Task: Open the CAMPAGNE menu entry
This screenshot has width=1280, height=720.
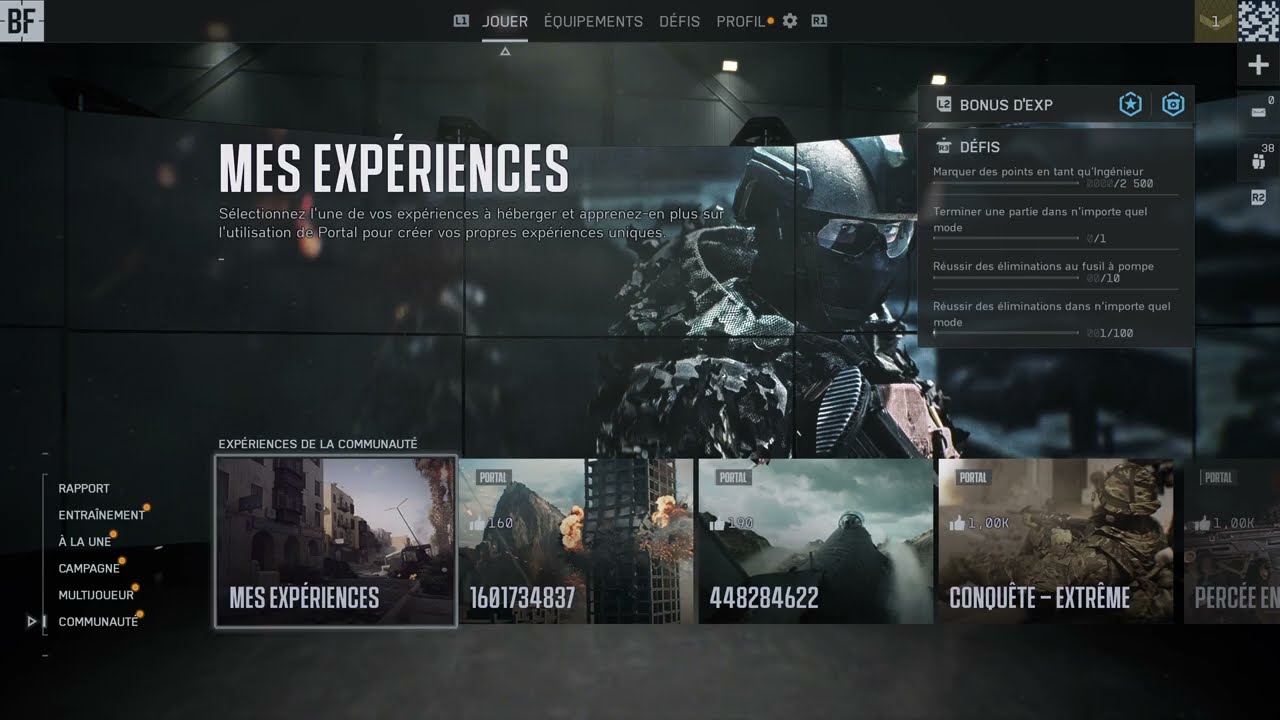Action: (x=90, y=568)
